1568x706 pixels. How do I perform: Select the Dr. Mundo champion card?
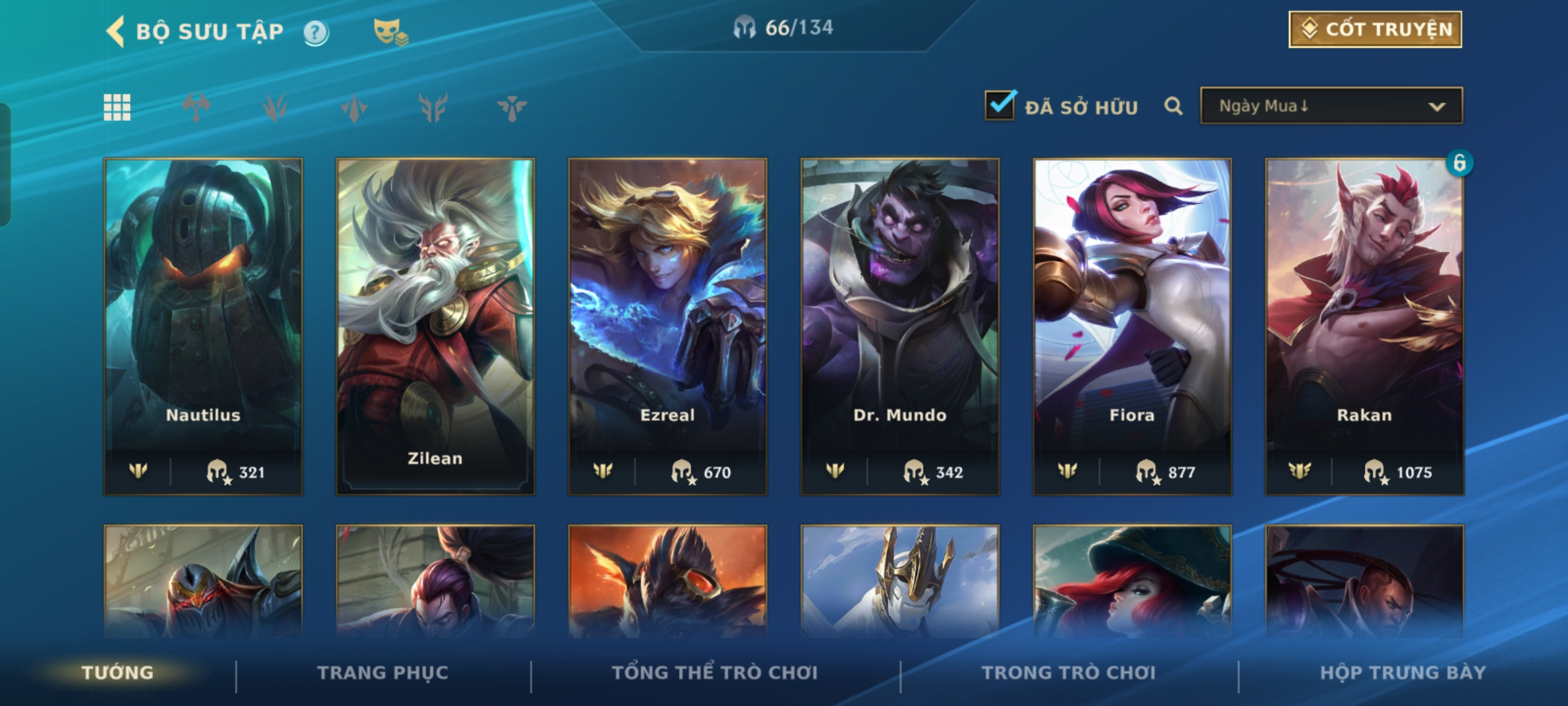click(x=900, y=326)
